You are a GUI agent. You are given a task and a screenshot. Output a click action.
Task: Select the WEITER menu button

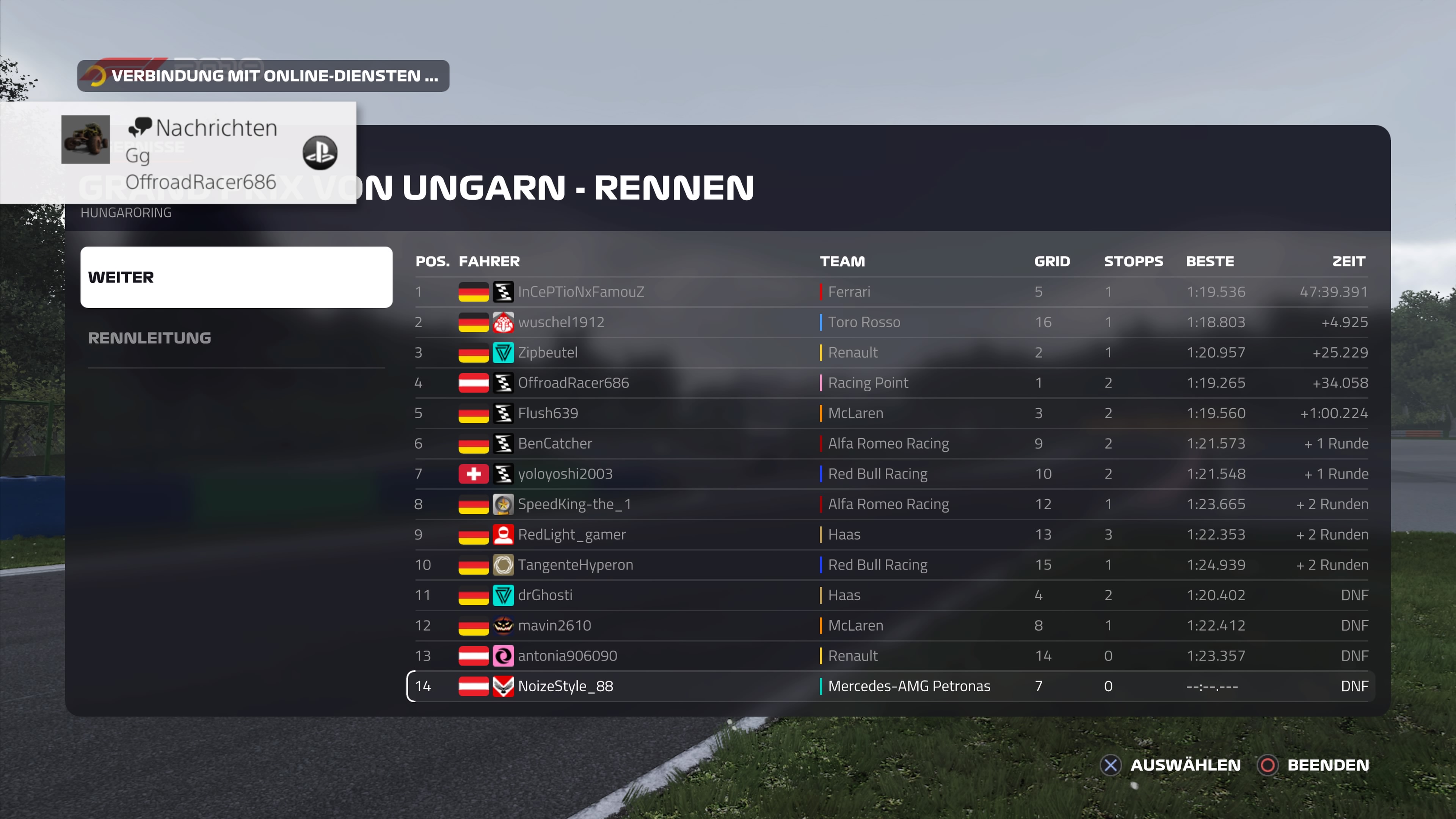236,277
